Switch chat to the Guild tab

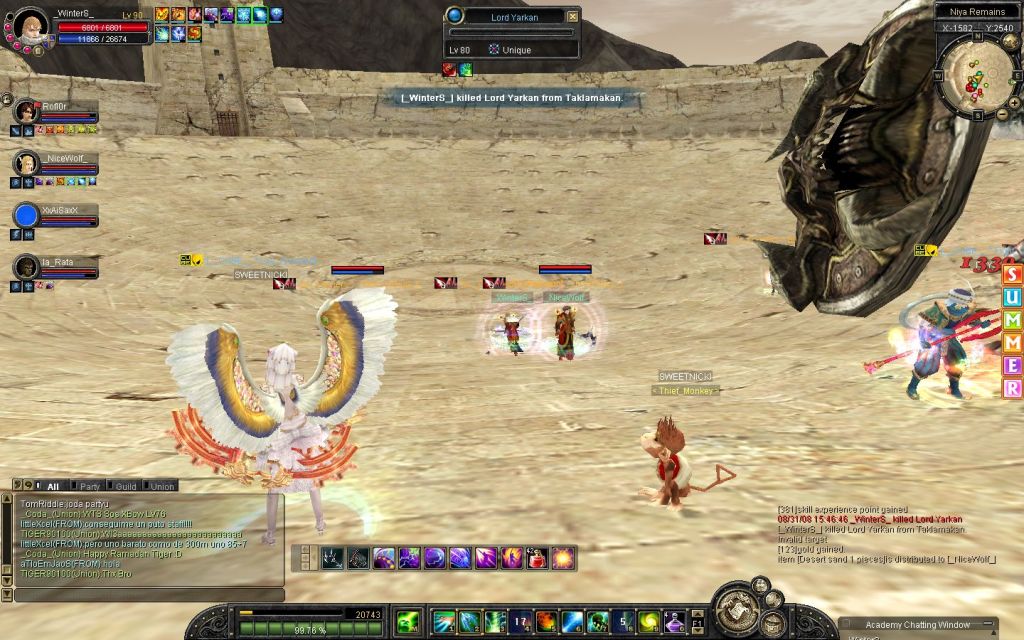click(x=125, y=486)
